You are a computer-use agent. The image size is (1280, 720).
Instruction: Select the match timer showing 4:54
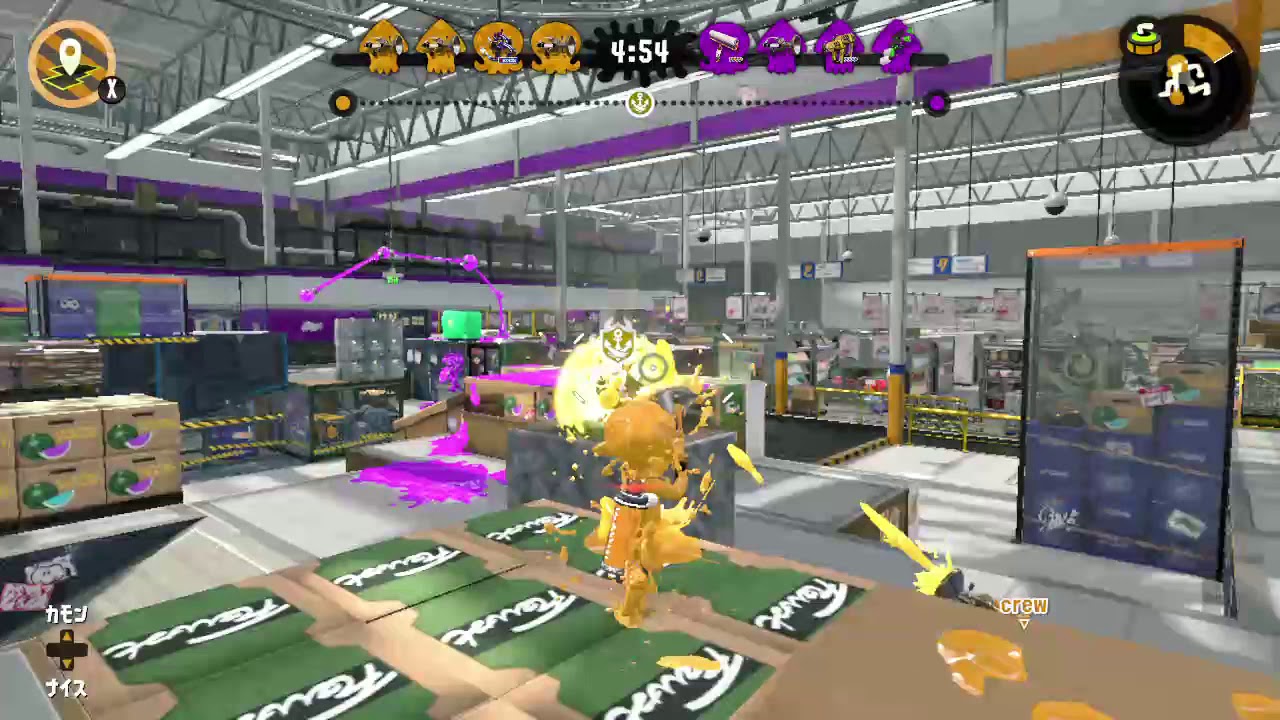point(639,50)
